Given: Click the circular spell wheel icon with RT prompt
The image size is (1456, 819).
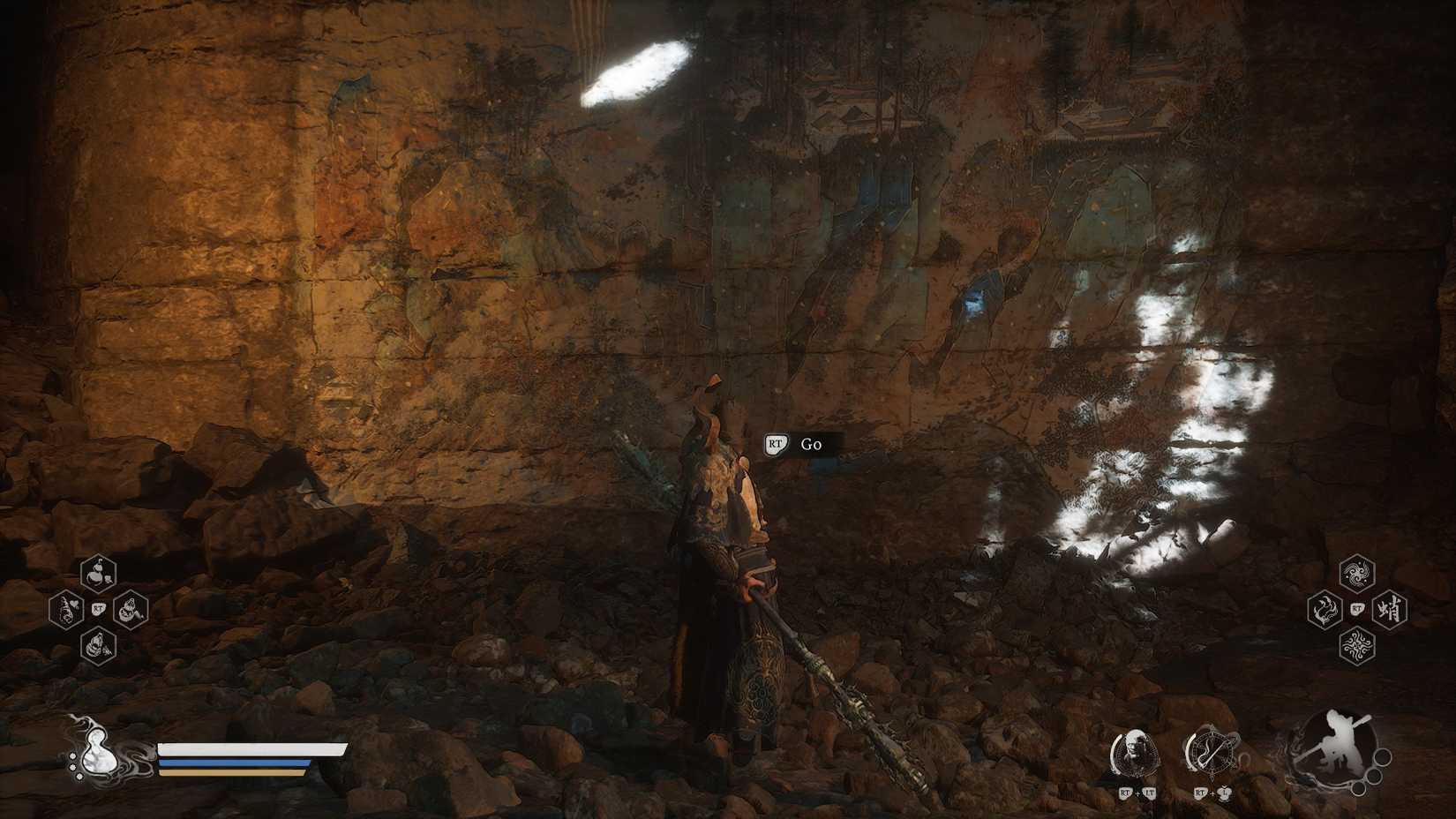Looking at the screenshot, I should tap(1212, 752).
